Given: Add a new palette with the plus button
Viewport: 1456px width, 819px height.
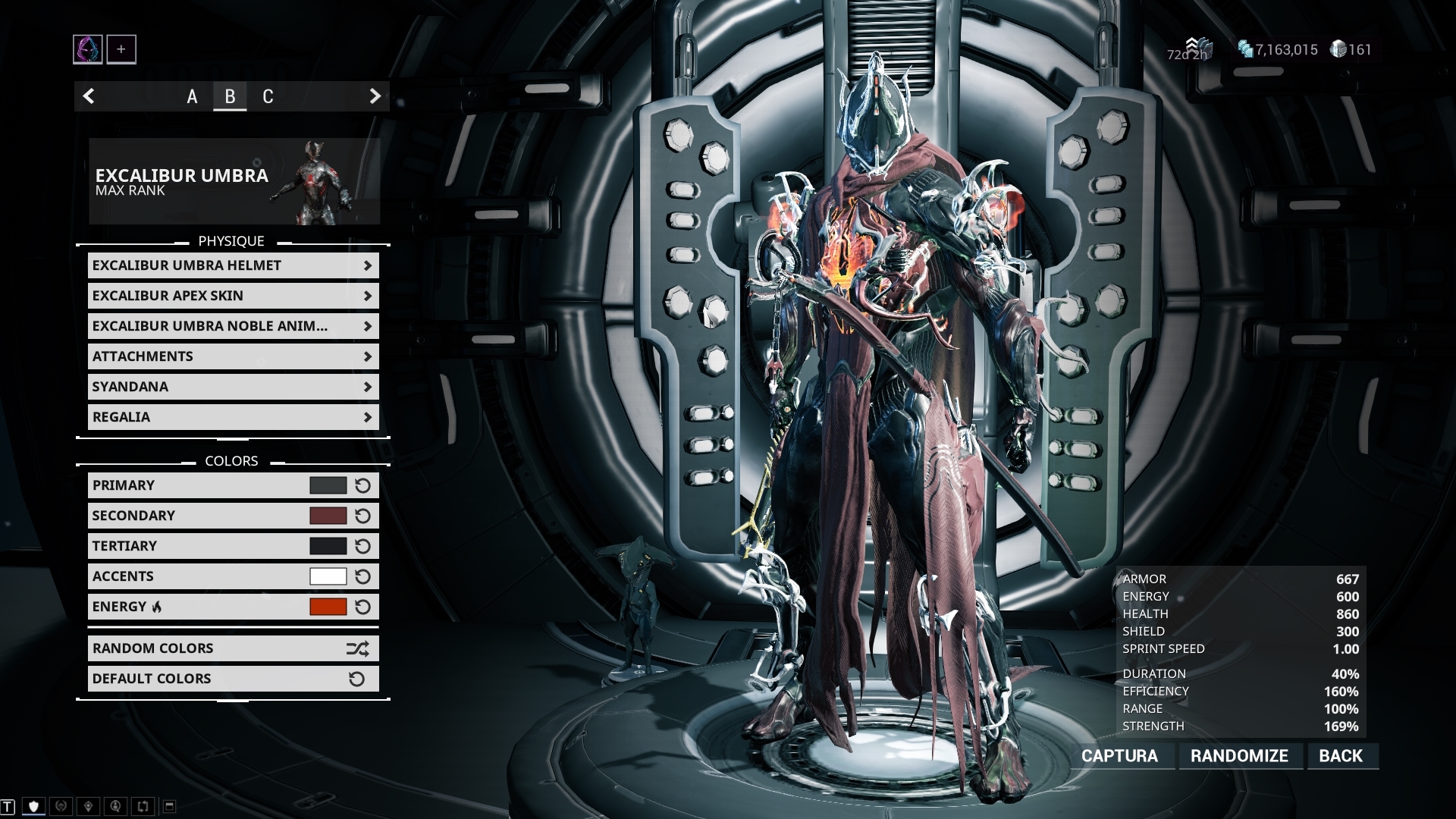Looking at the screenshot, I should click(121, 49).
